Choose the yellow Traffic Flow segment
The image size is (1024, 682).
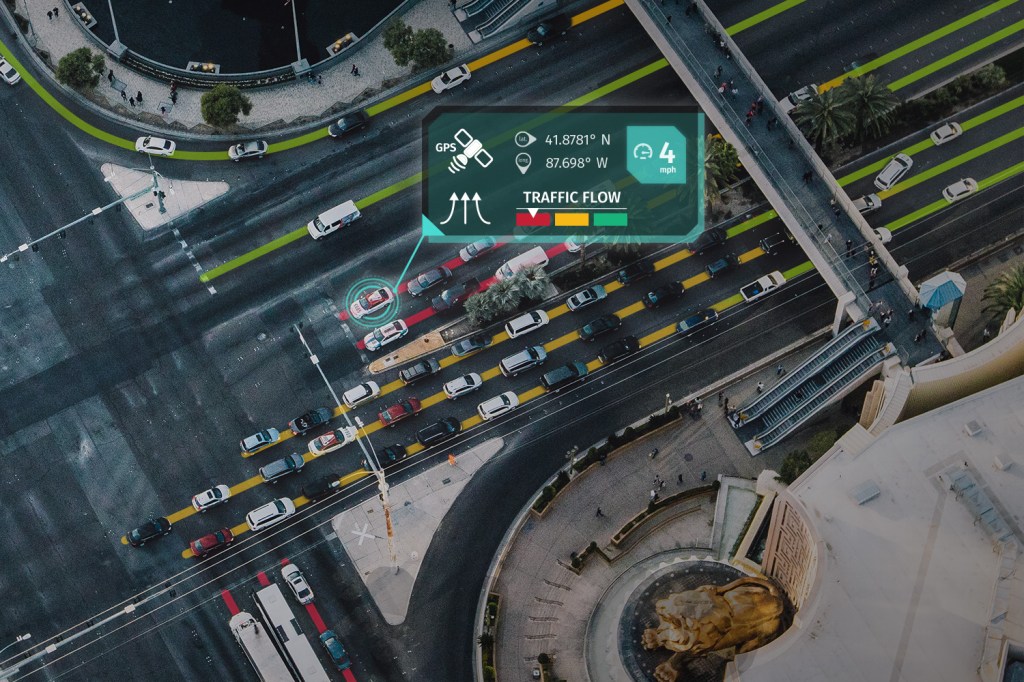pyautogui.click(x=571, y=219)
